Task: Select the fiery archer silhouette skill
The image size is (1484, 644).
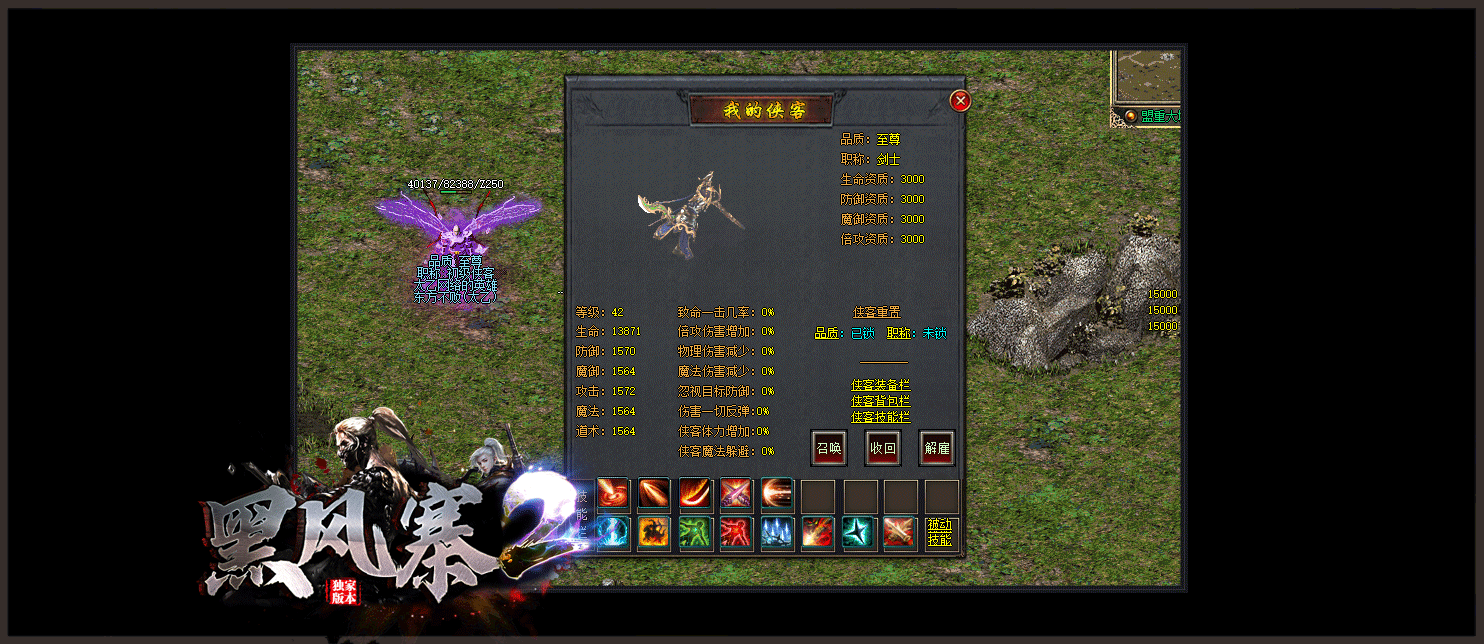Action: (x=654, y=532)
